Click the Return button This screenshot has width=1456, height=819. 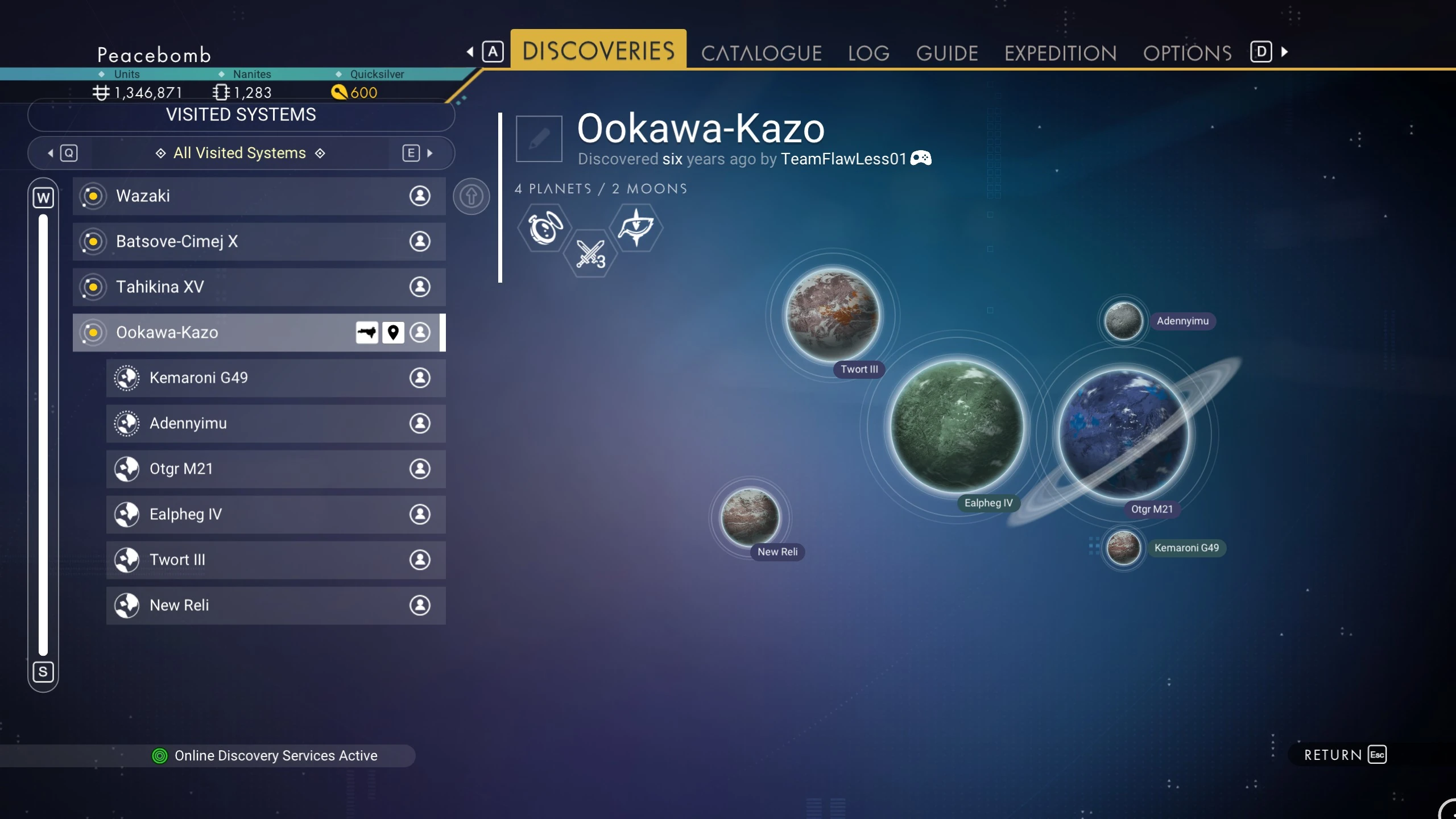(x=1345, y=755)
